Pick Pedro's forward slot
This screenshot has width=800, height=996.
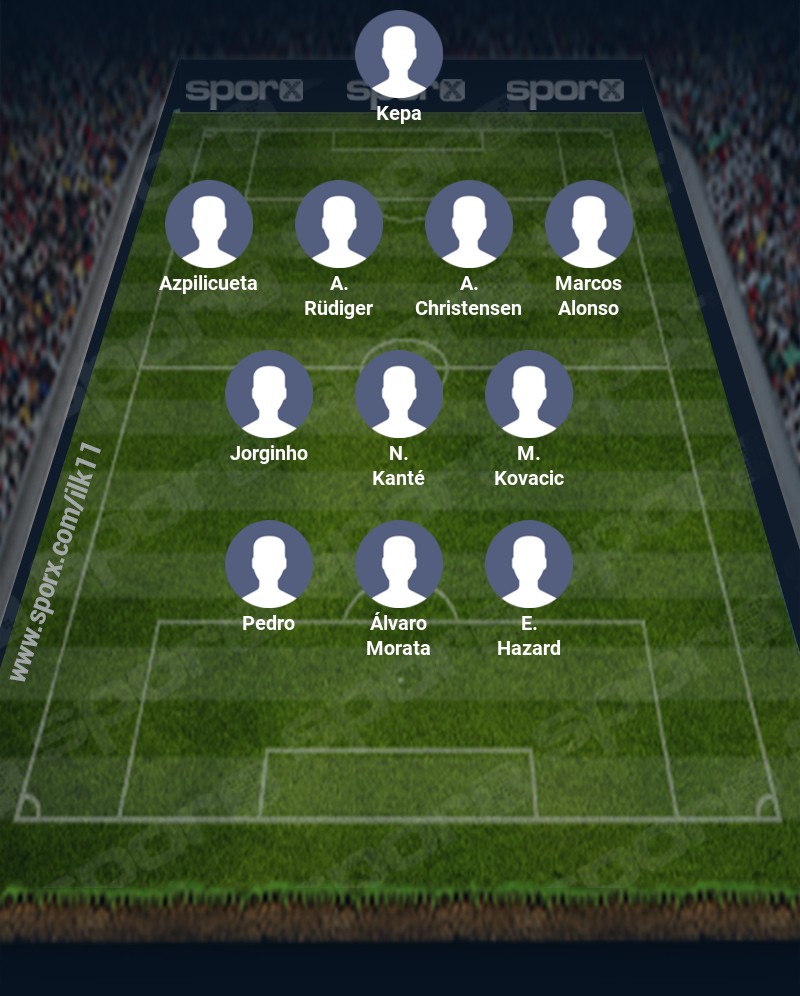[269, 564]
